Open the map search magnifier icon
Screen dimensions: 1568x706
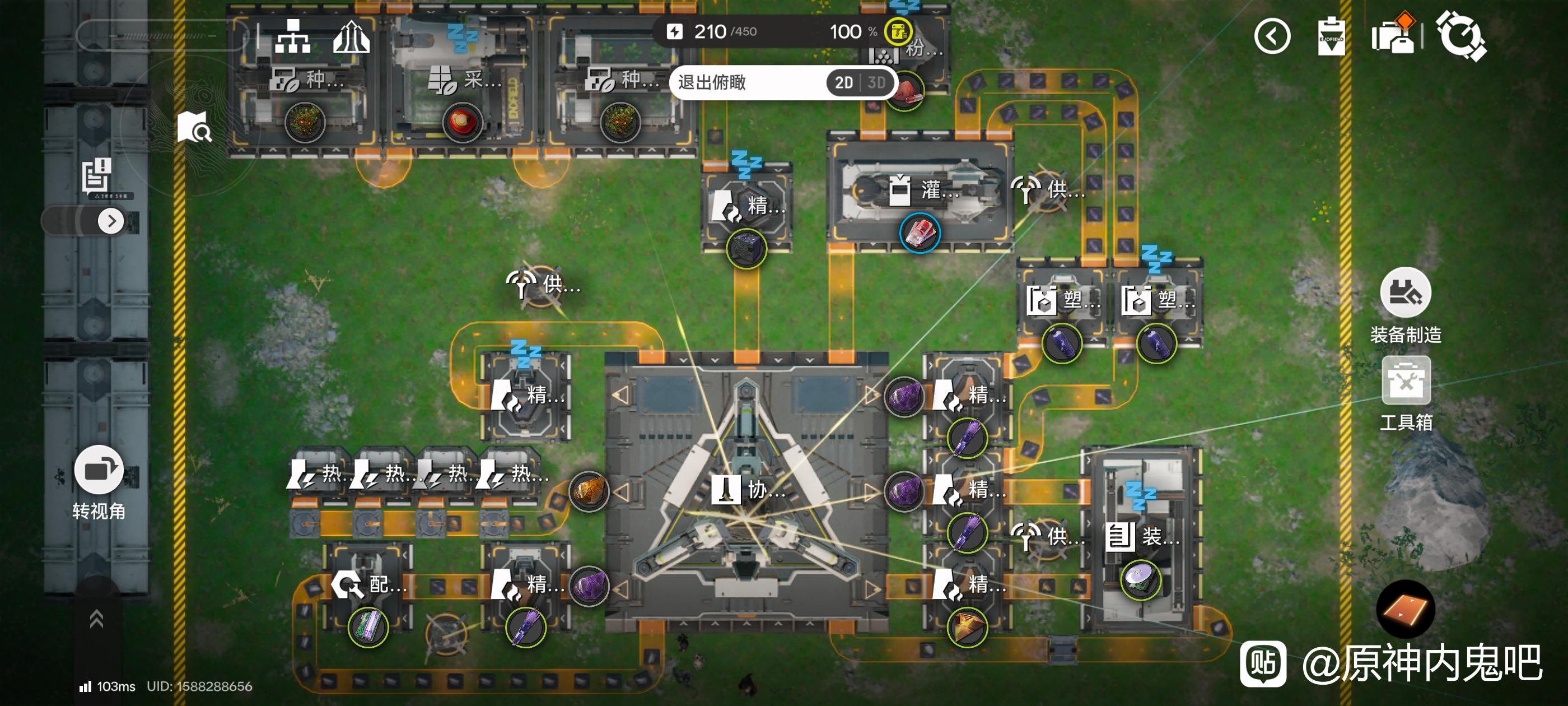coord(194,127)
